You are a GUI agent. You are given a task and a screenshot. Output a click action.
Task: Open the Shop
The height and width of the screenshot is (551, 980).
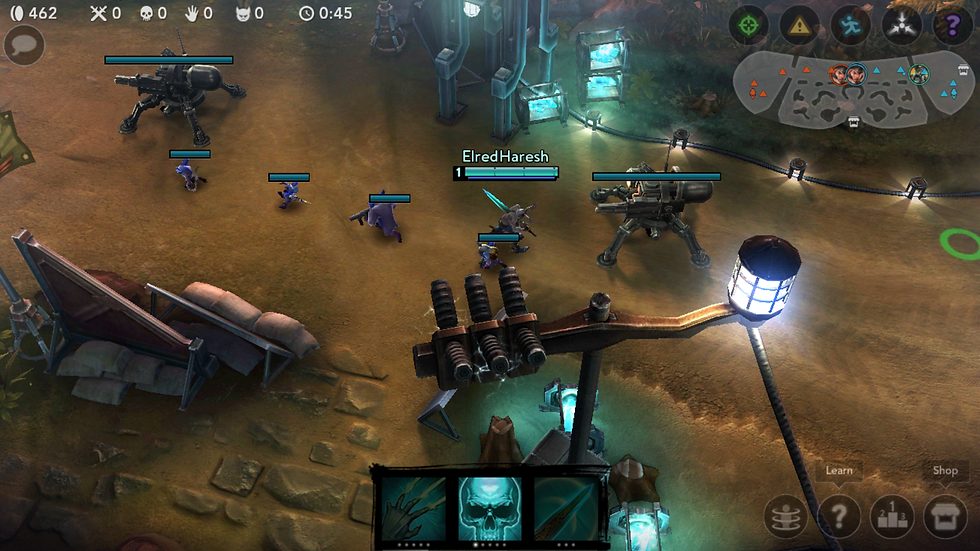944,516
